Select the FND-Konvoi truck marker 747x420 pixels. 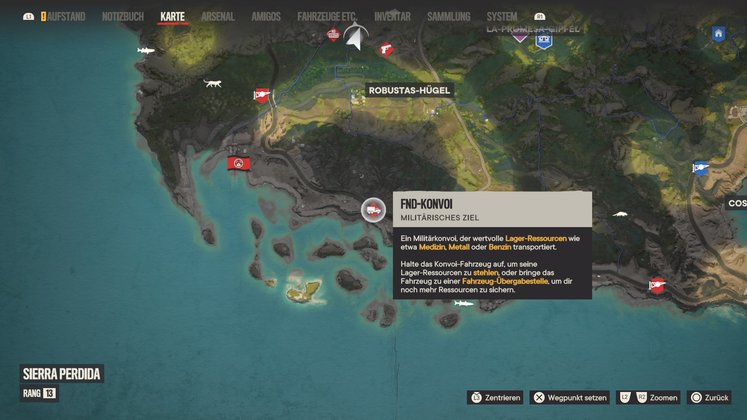coord(372,209)
